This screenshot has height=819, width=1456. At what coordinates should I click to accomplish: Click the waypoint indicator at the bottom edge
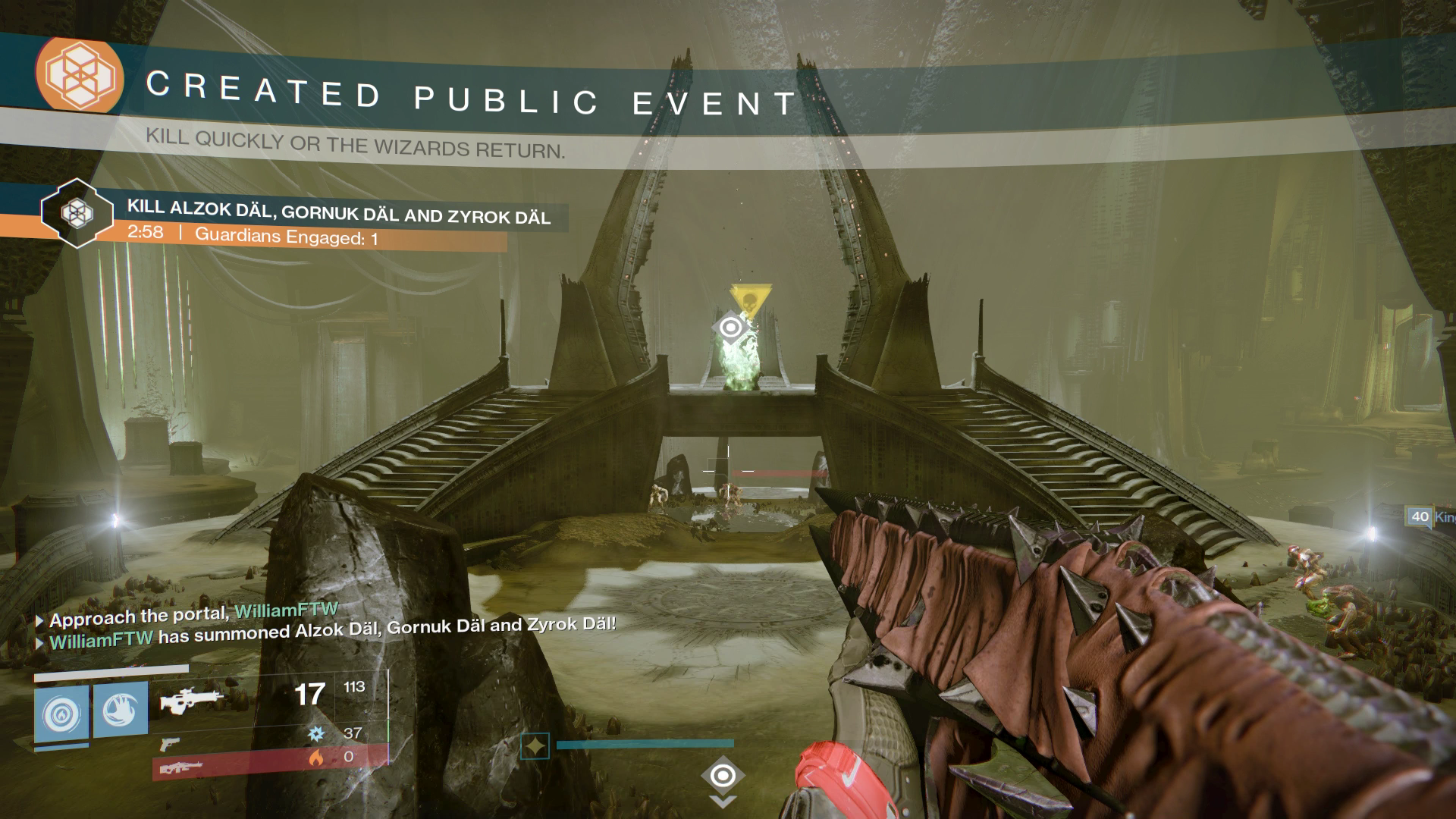(x=723, y=777)
